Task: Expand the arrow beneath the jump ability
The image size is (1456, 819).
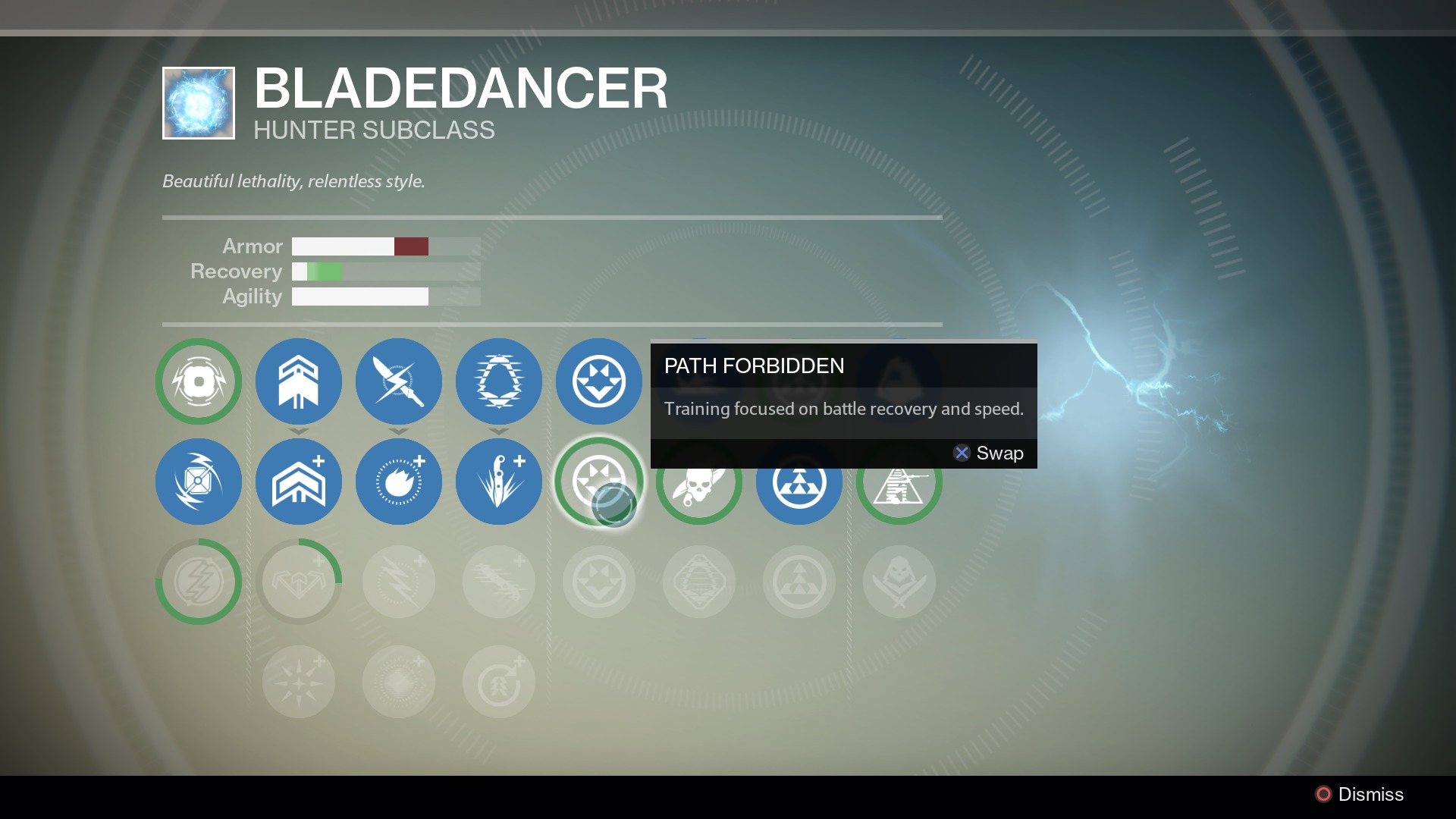Action: pyautogui.click(x=299, y=432)
